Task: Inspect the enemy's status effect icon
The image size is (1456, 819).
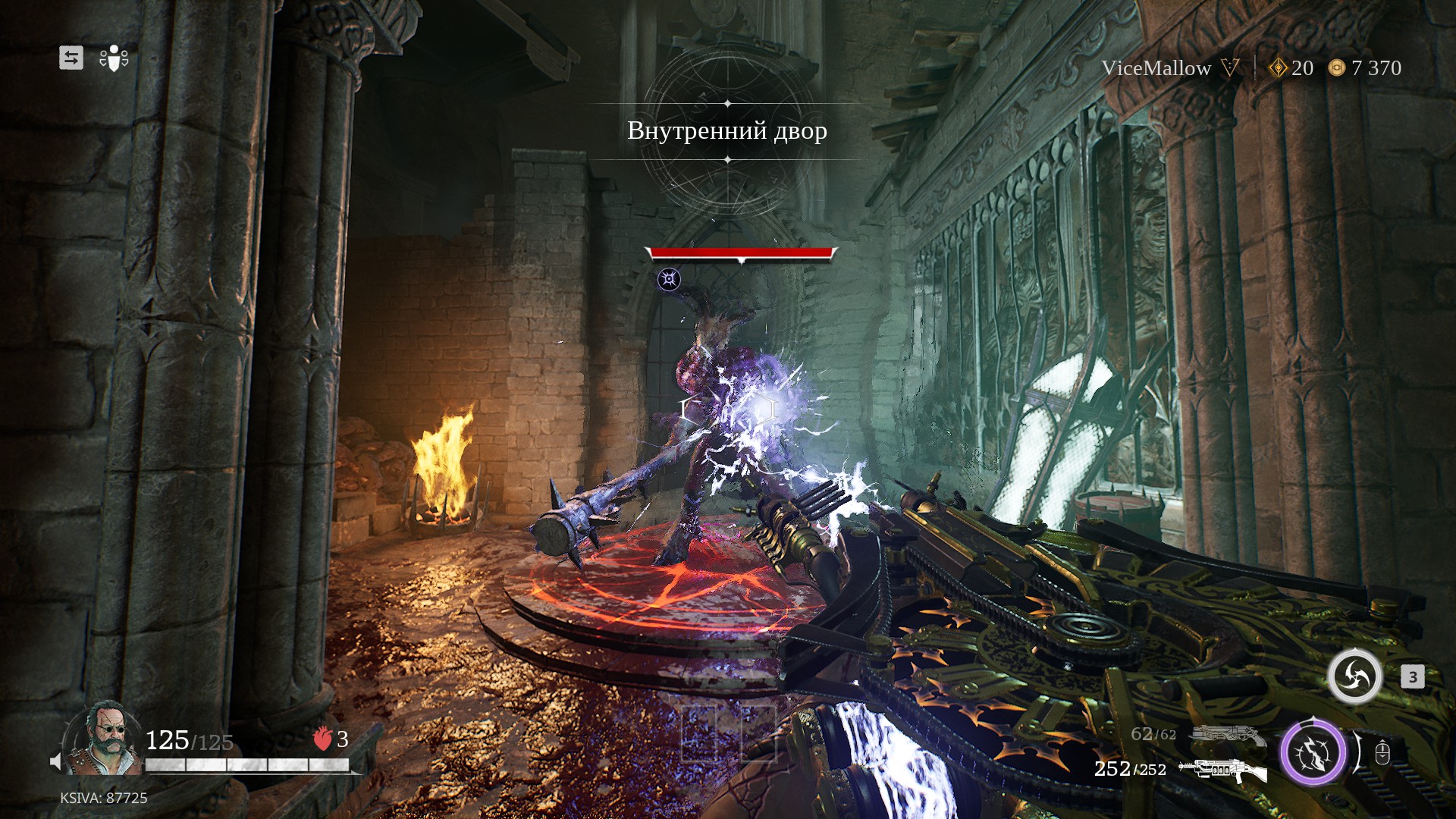Action: coord(669,279)
